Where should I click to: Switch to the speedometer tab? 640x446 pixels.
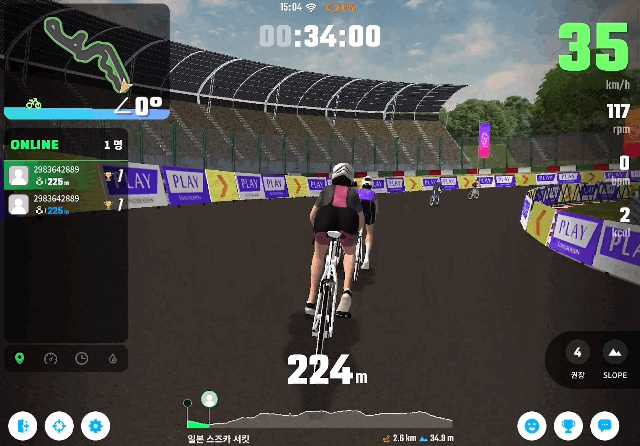click(51, 358)
